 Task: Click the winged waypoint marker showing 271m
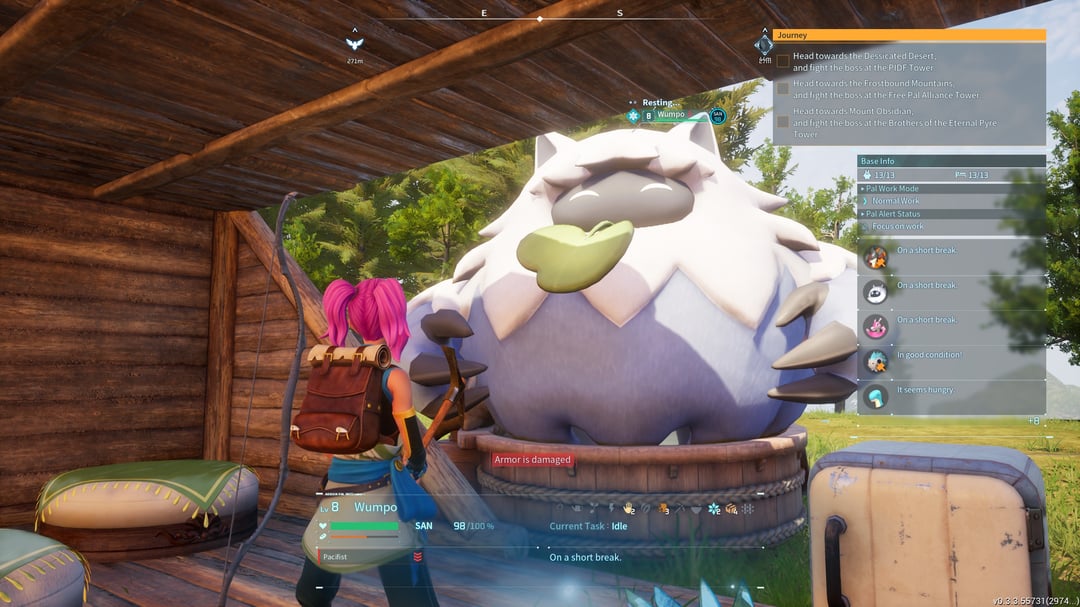353,43
